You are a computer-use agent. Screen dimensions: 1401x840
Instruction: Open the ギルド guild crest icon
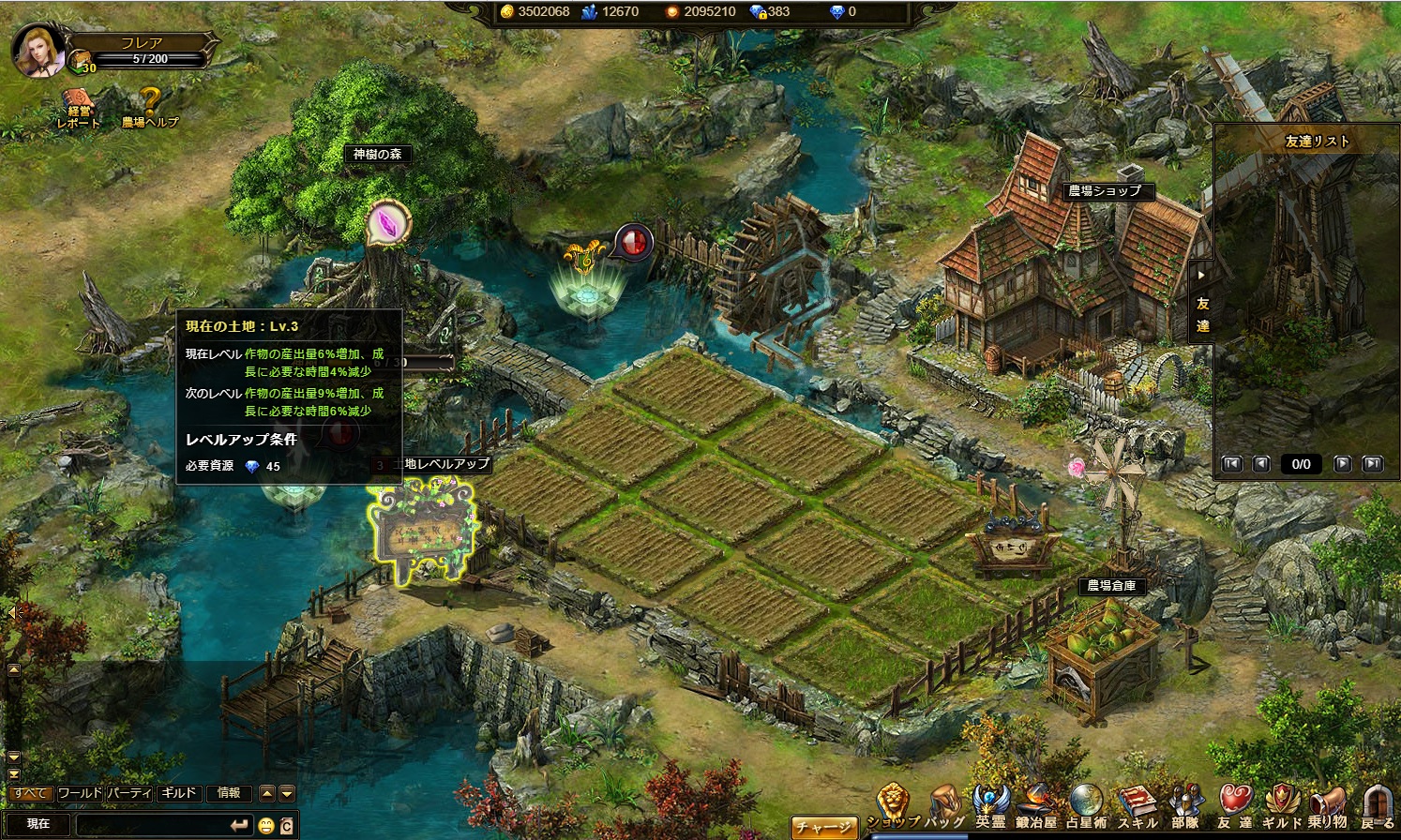(1281, 806)
